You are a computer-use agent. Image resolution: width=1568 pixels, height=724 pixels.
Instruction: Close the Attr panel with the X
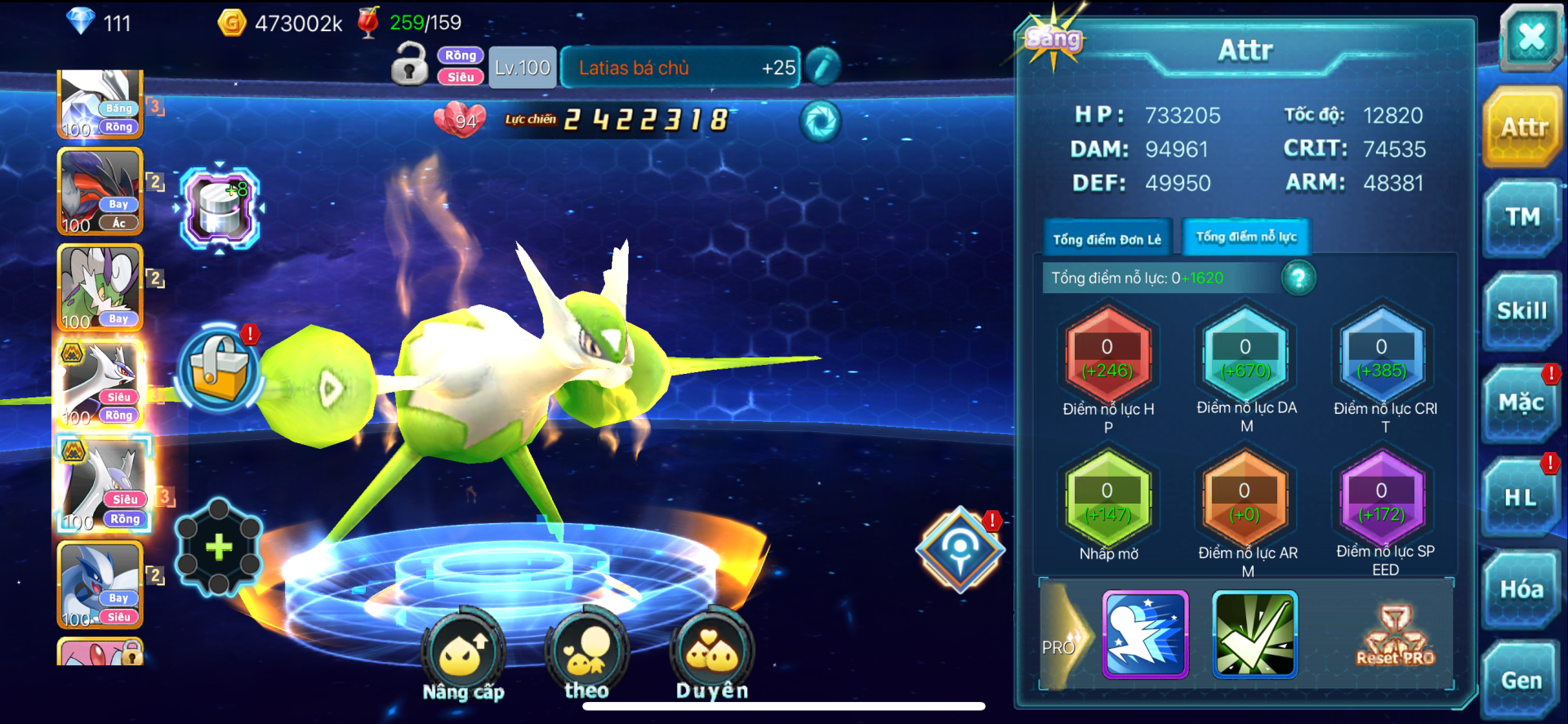coord(1530,37)
